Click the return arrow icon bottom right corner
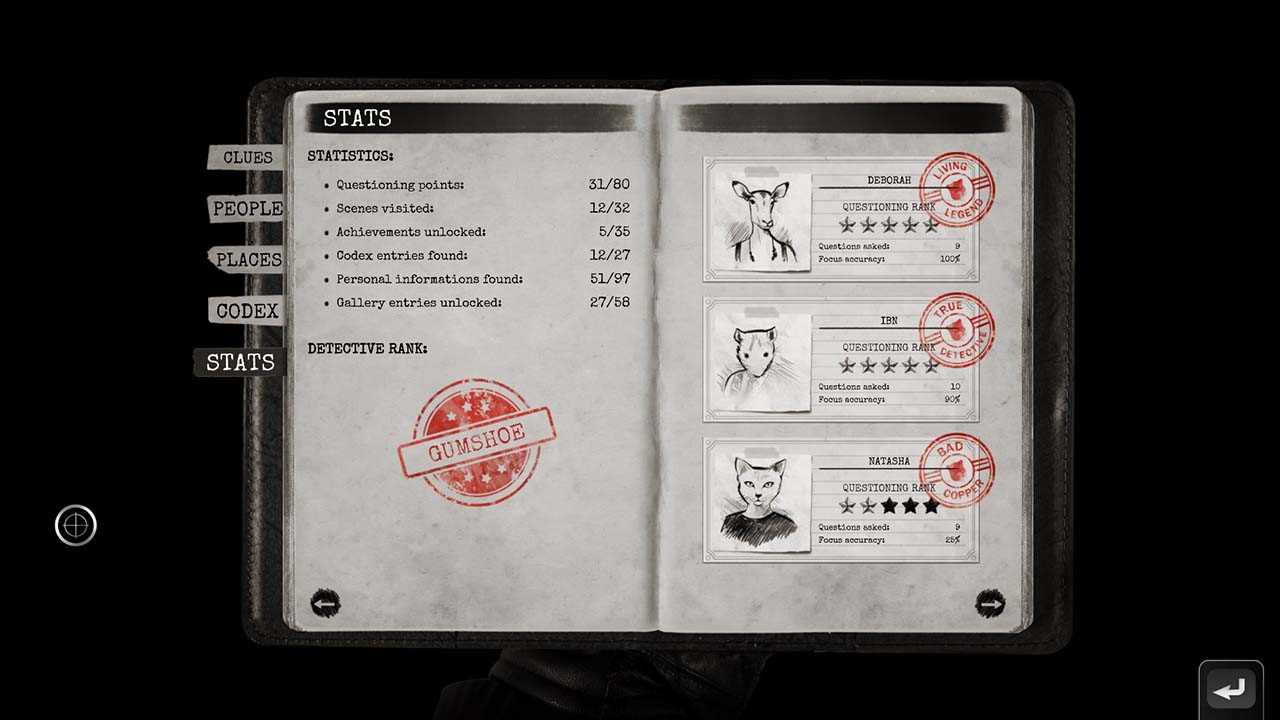The width and height of the screenshot is (1280, 720). [x=1230, y=688]
